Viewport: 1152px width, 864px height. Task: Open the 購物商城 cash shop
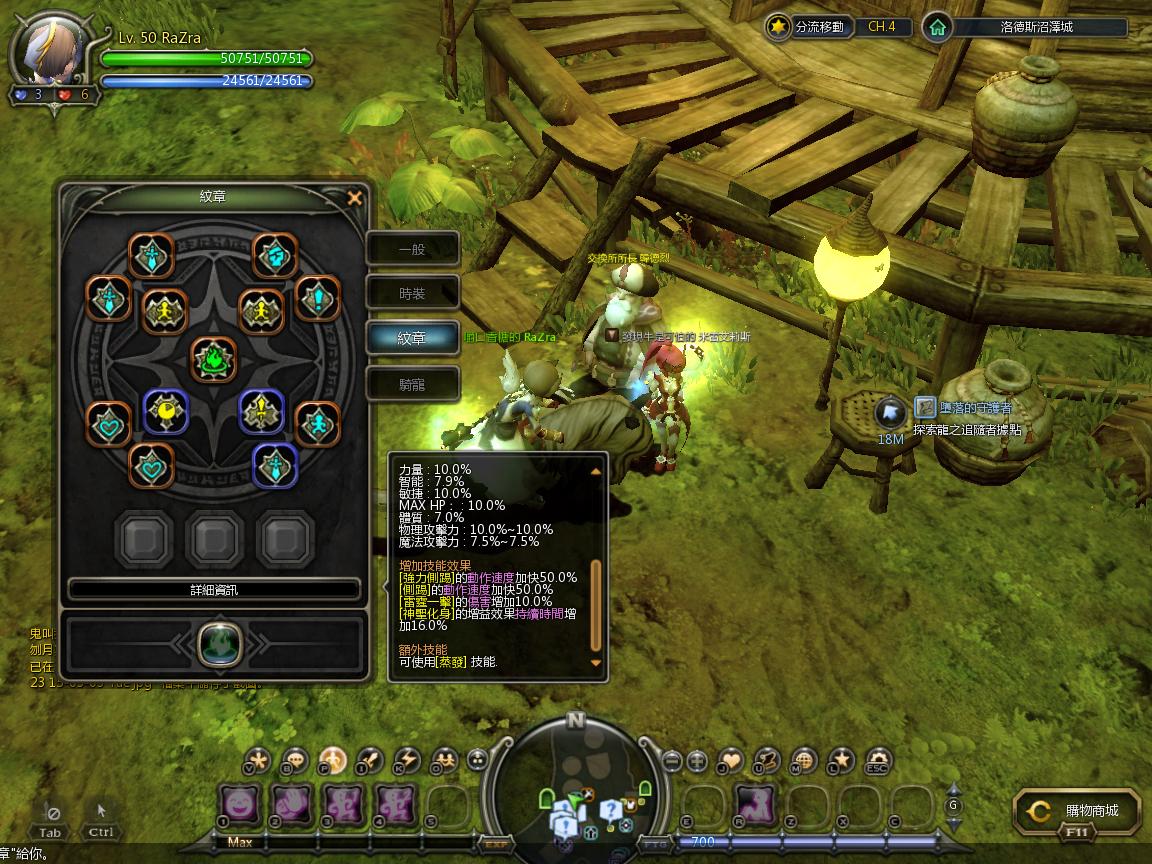(1078, 811)
